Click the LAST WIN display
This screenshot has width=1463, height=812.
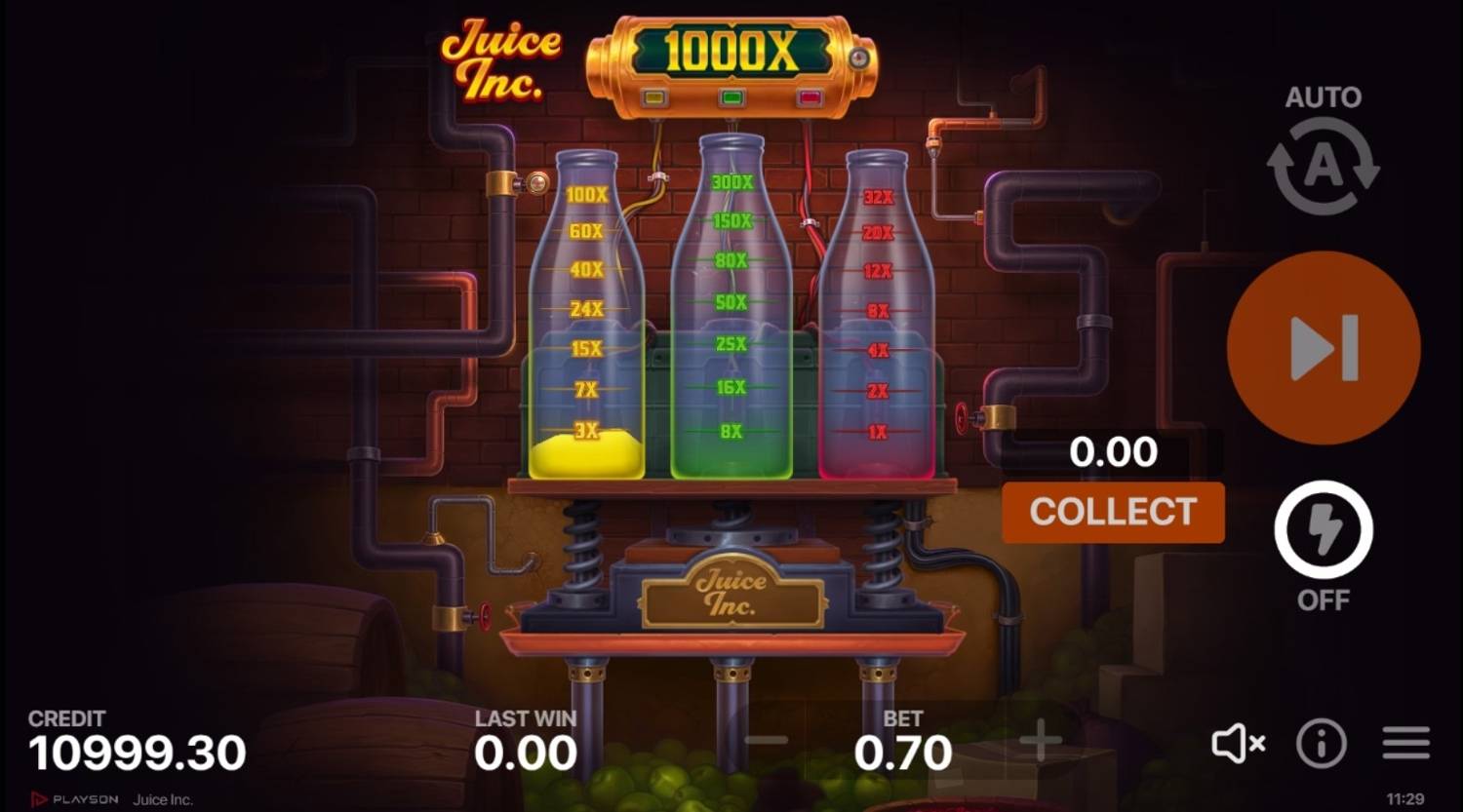pyautogui.click(x=523, y=751)
